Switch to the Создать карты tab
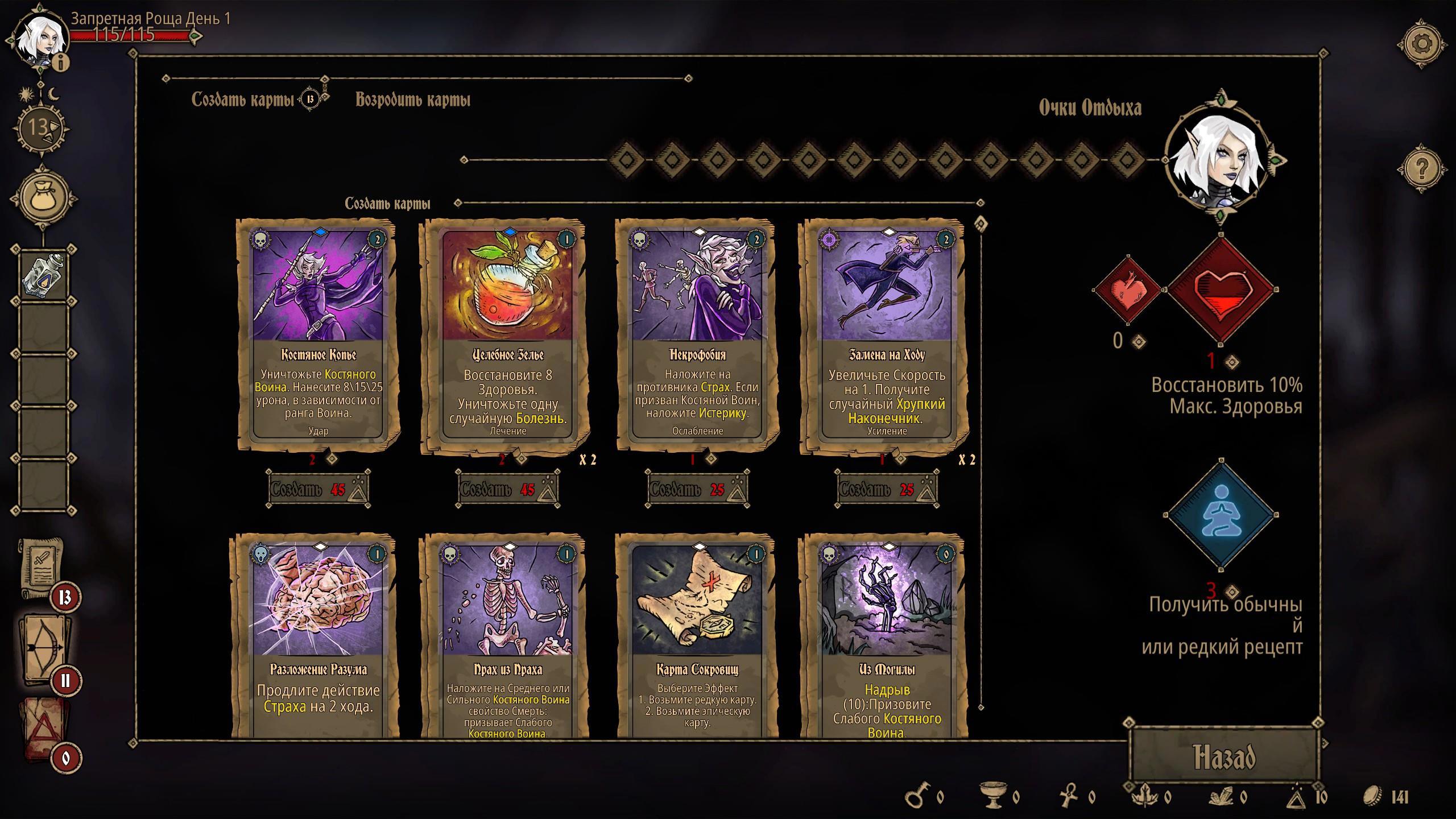This screenshot has width=1456, height=819. (243, 100)
